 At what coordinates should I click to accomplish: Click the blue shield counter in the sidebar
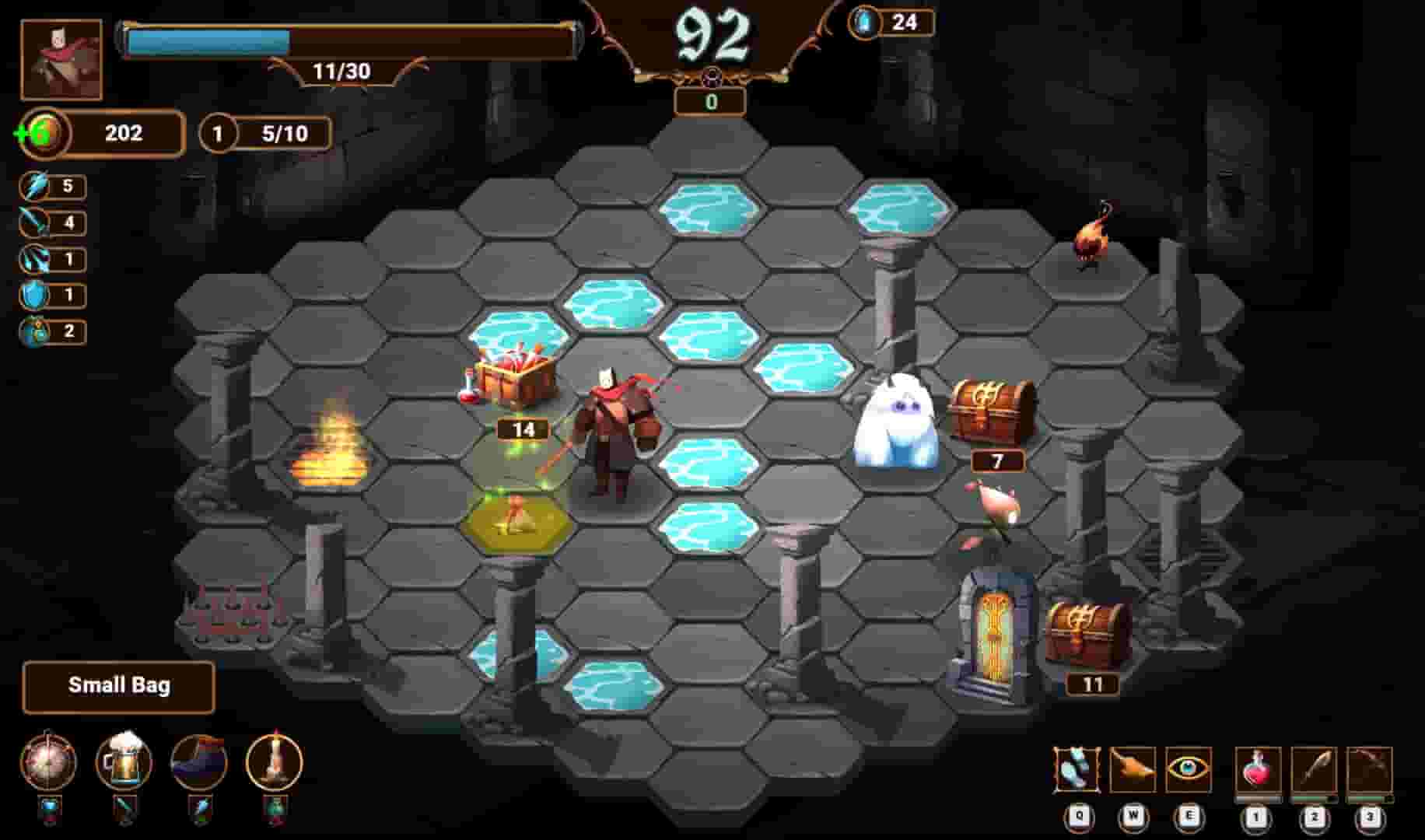[x=51, y=293]
